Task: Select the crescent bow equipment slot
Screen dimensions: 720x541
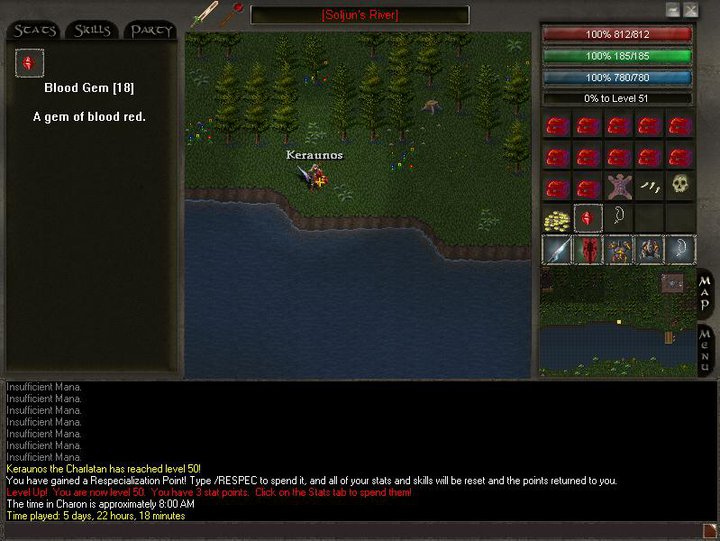Action: (680, 249)
